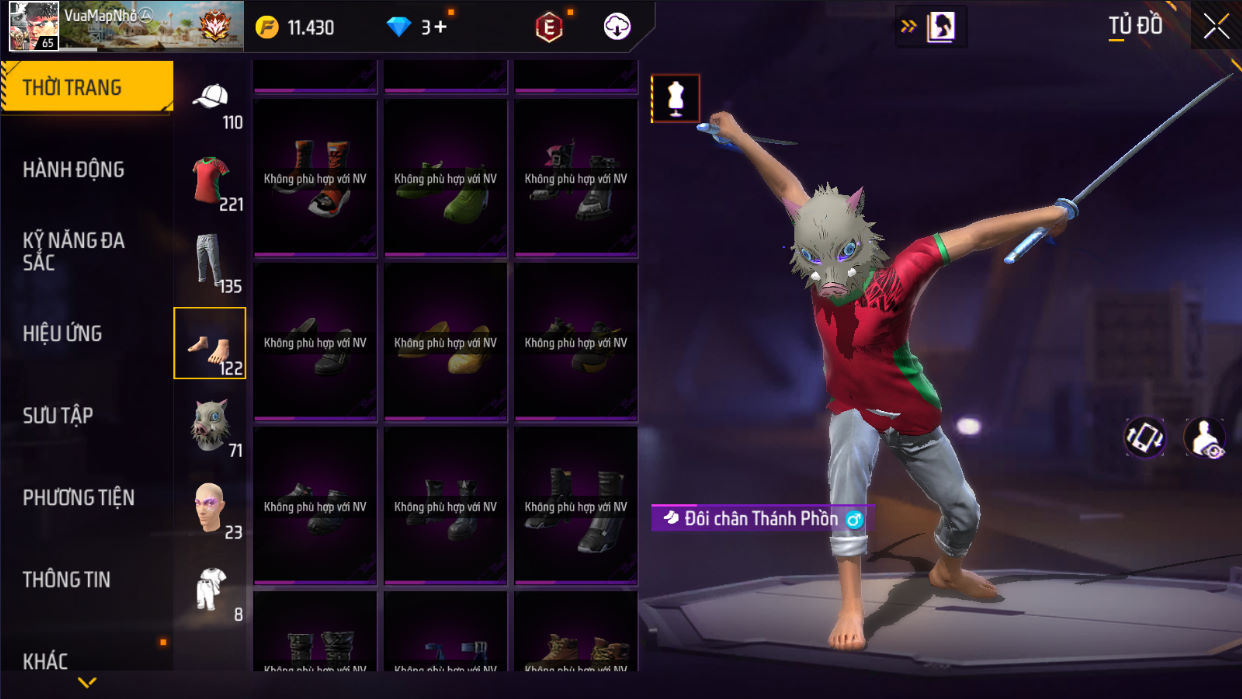Go to the SƯU TẬP tab
The height and width of the screenshot is (699, 1242).
[x=58, y=416]
